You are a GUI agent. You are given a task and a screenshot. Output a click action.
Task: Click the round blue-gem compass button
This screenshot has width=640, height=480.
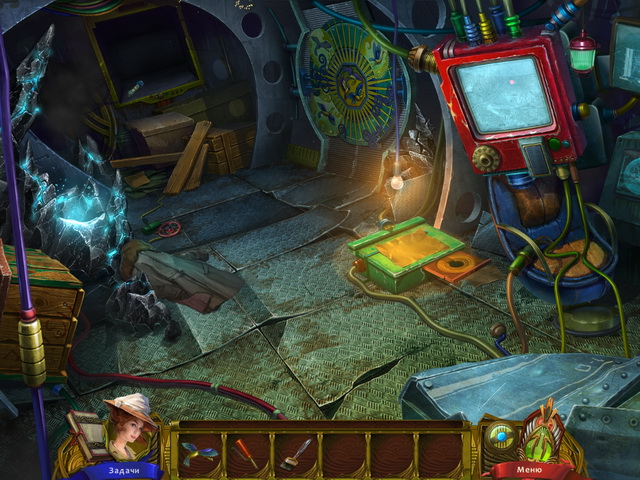(500, 436)
